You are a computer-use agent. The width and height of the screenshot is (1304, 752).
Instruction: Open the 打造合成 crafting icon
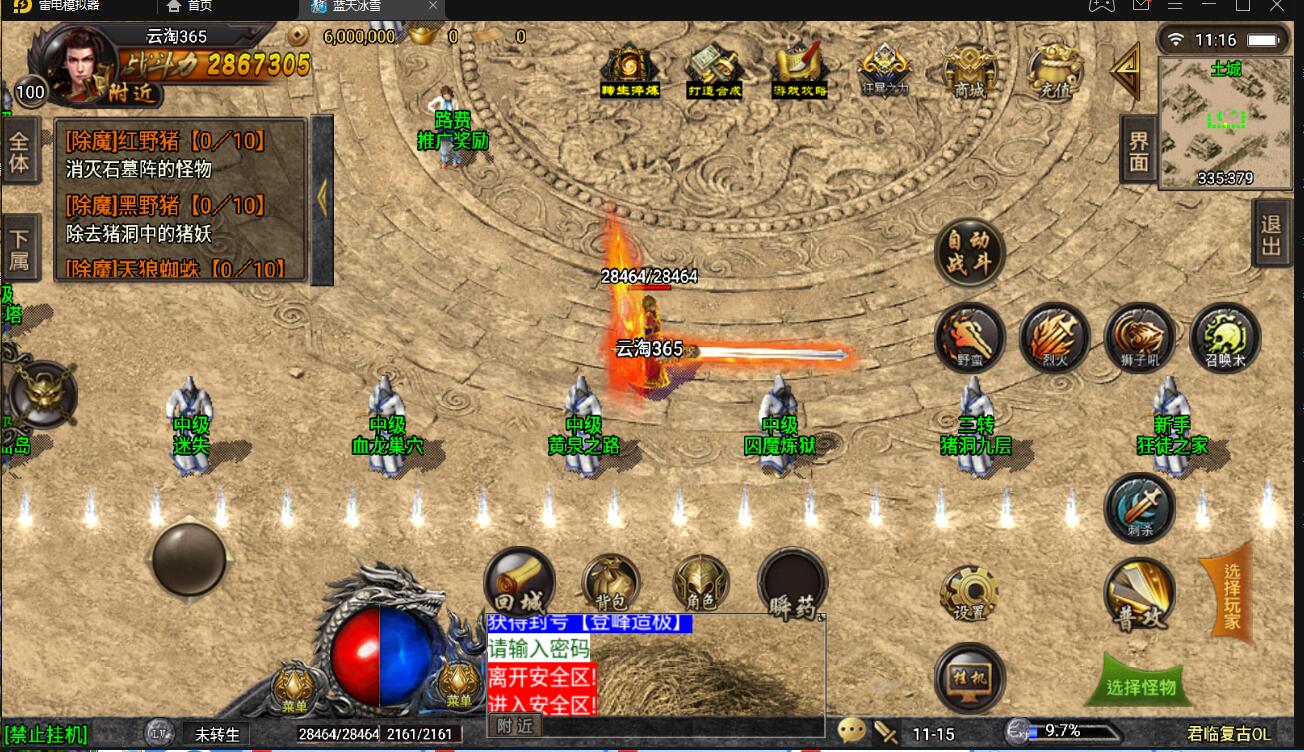coord(714,68)
